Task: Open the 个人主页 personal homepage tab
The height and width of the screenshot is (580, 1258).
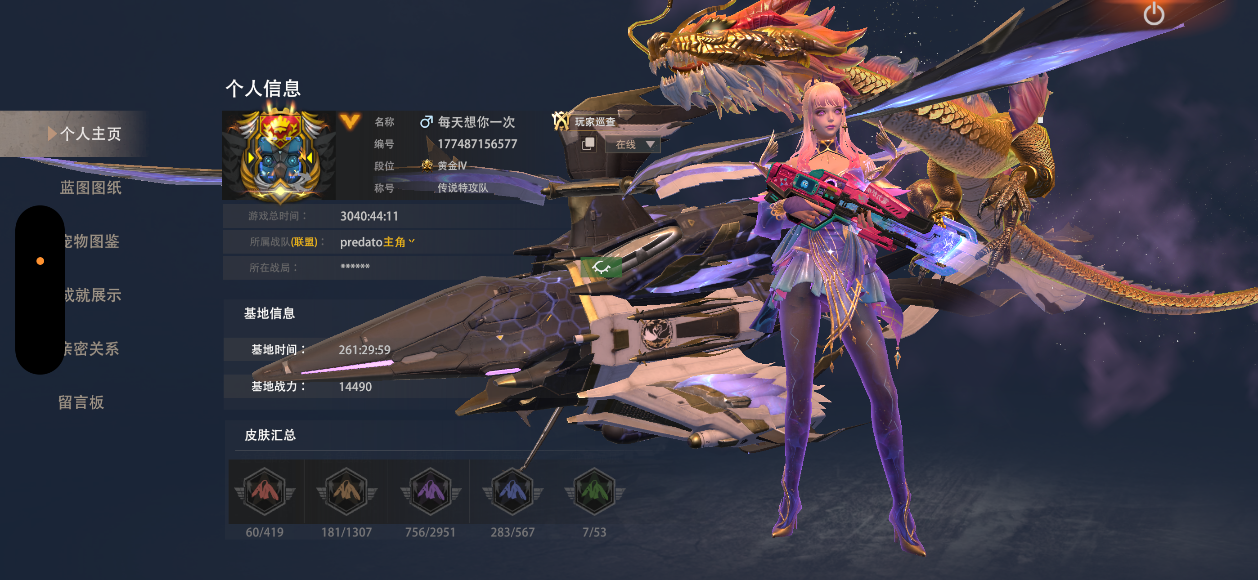Action: click(89, 134)
